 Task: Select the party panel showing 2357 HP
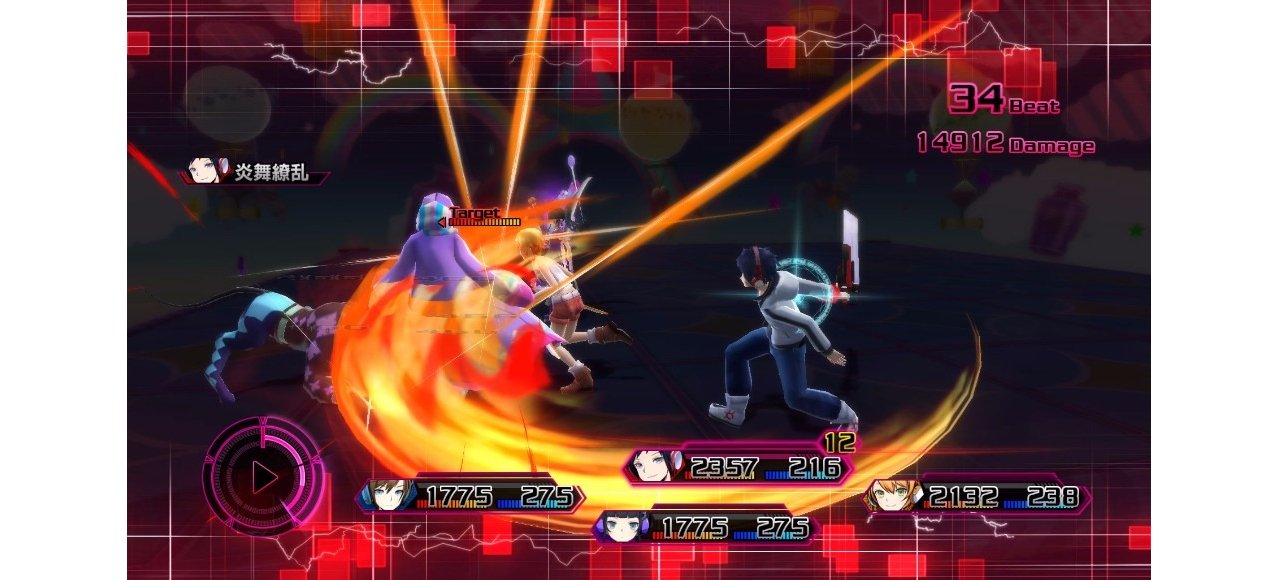coord(740,467)
